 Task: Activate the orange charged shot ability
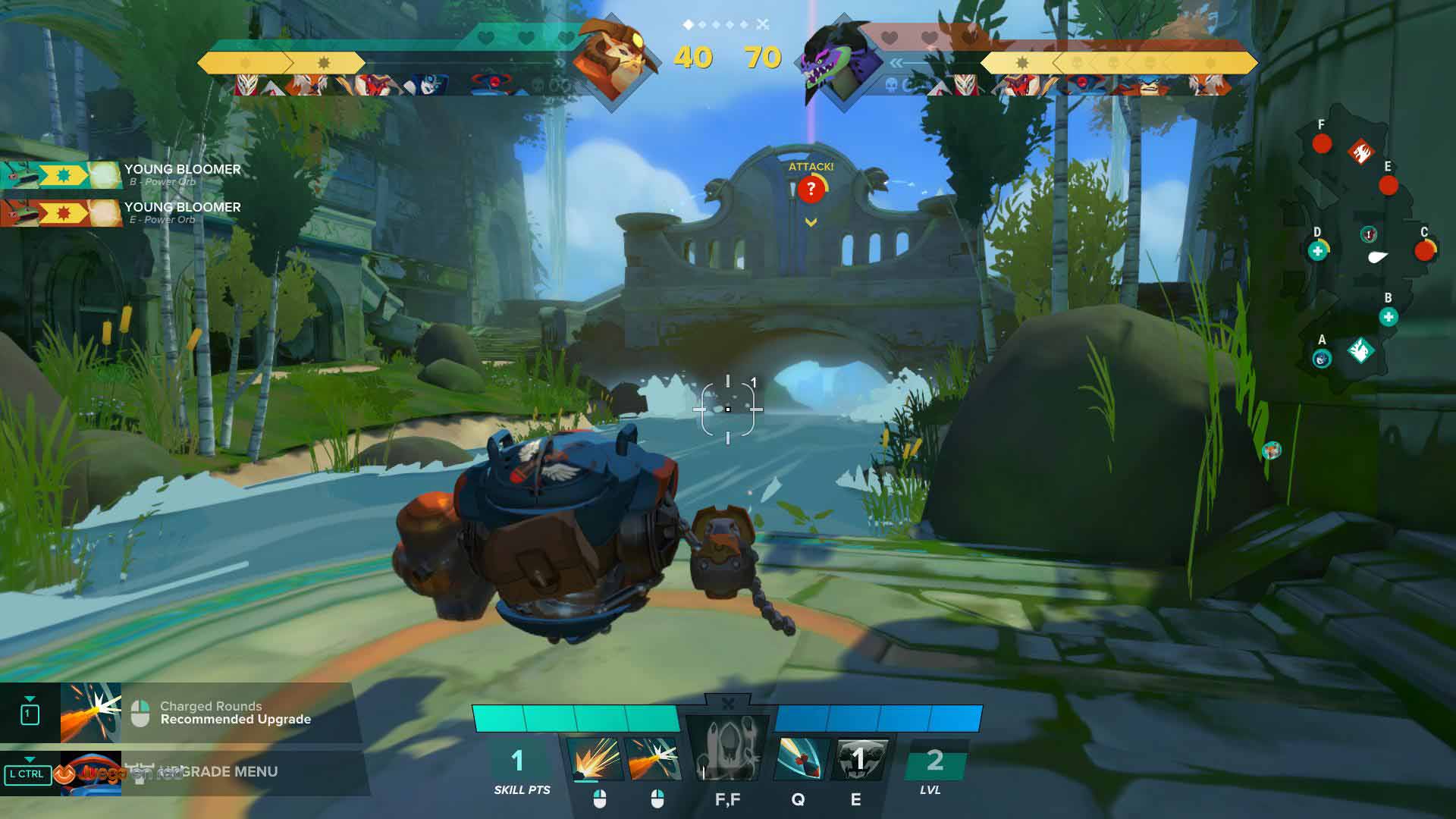[x=653, y=758]
